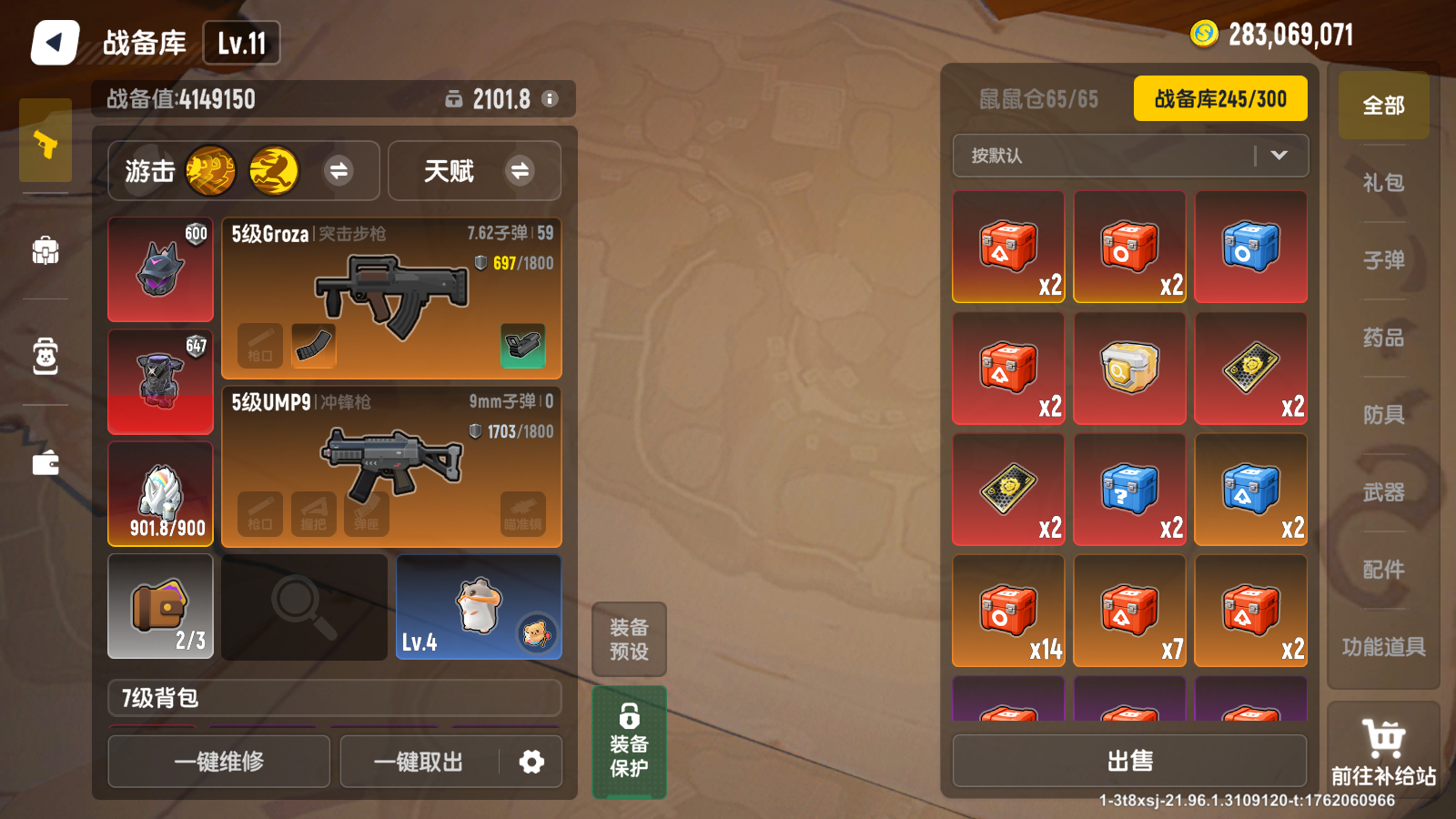The height and width of the screenshot is (819, 1456).
Task: Toggle the swap arrows beside 游击
Action: 340,171
